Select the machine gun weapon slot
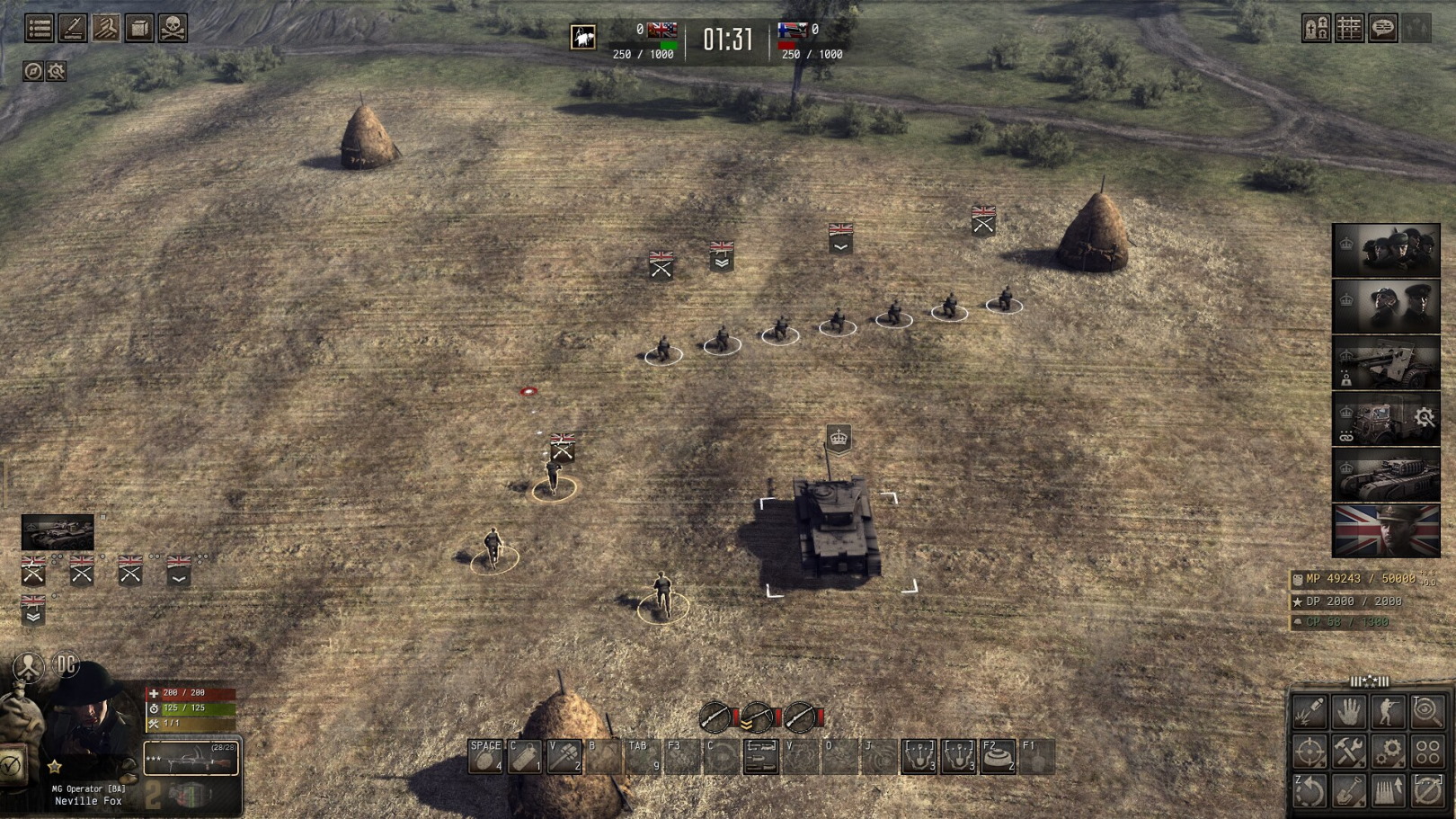The image size is (1456, 819). [x=191, y=759]
